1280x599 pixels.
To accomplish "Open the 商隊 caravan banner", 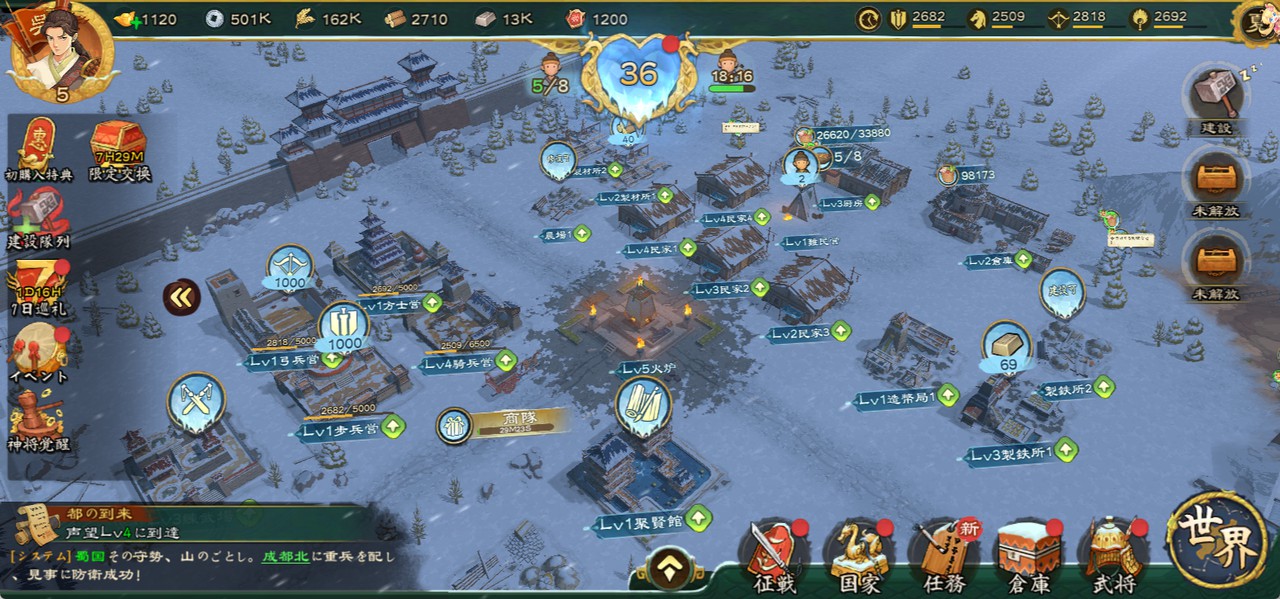I will point(503,424).
